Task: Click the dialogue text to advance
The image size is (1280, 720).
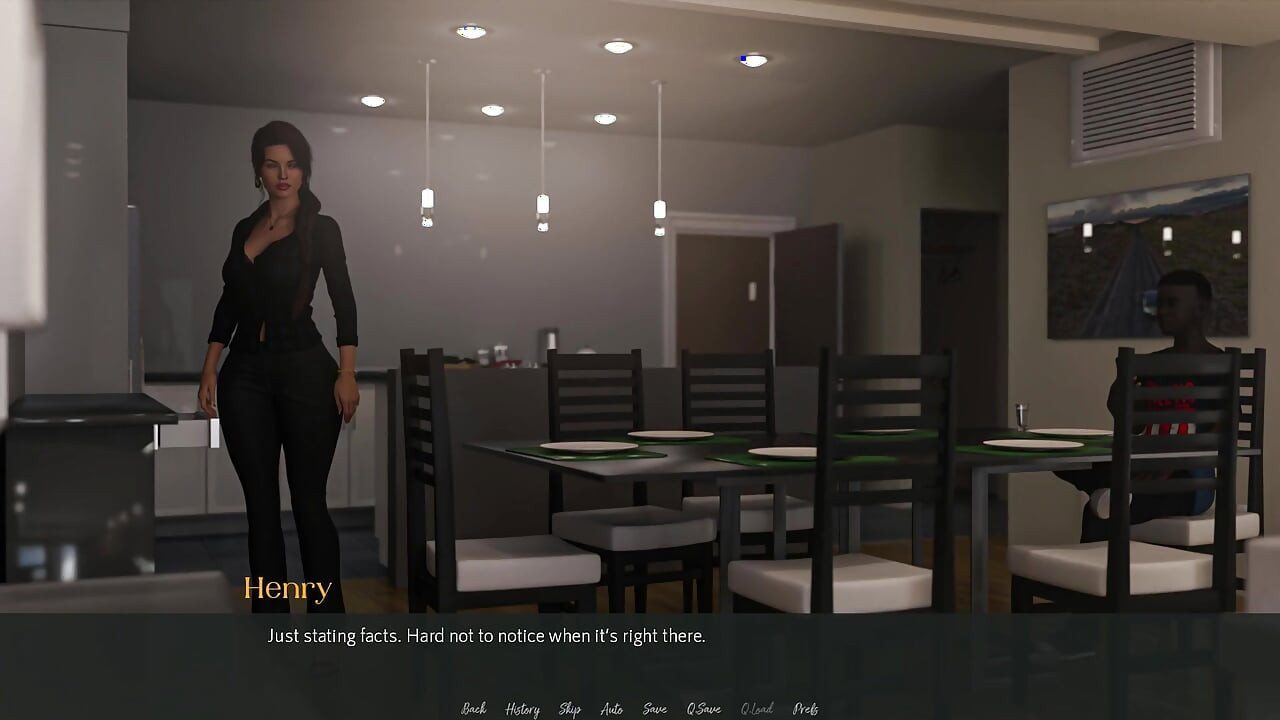Action: [x=487, y=635]
